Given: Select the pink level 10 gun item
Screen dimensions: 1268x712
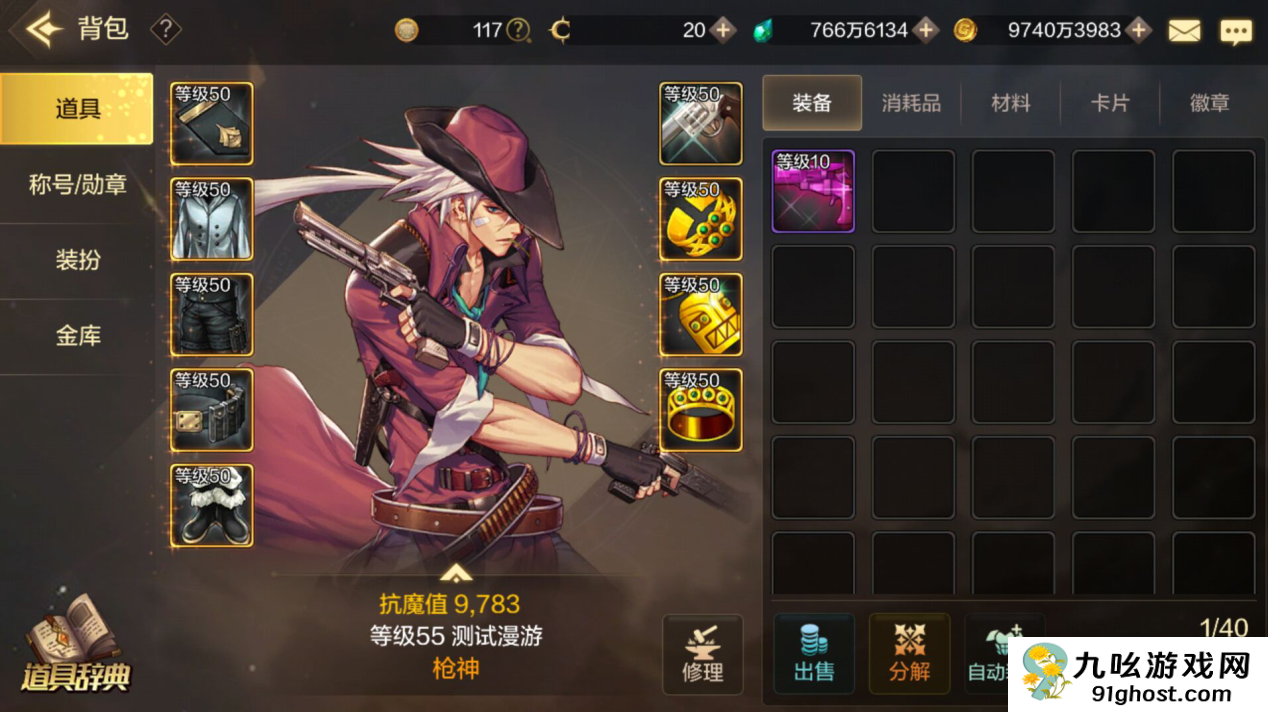Looking at the screenshot, I should [x=813, y=191].
